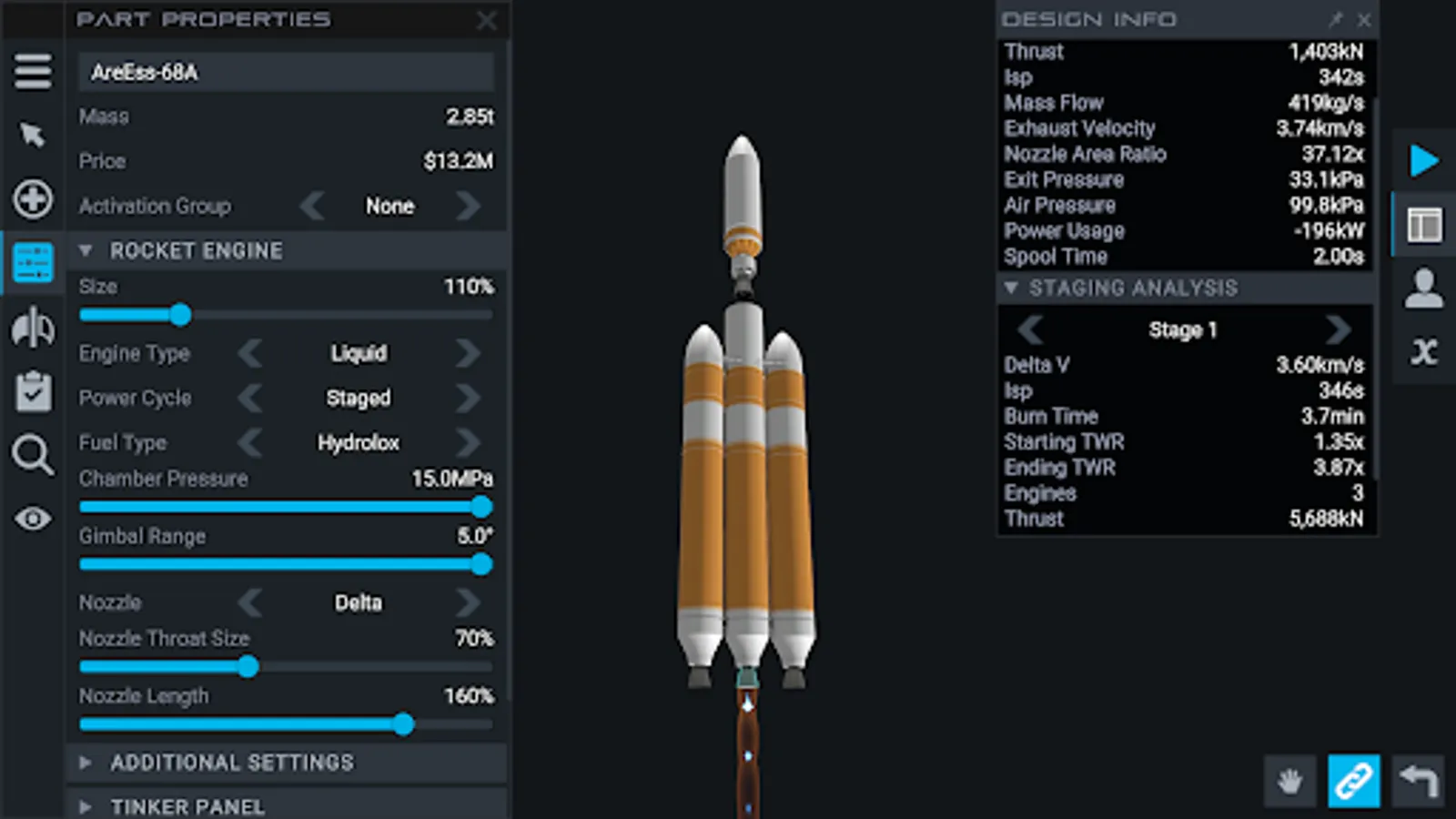
Task: Collapse the Rocket Engine section
Action: [86, 250]
